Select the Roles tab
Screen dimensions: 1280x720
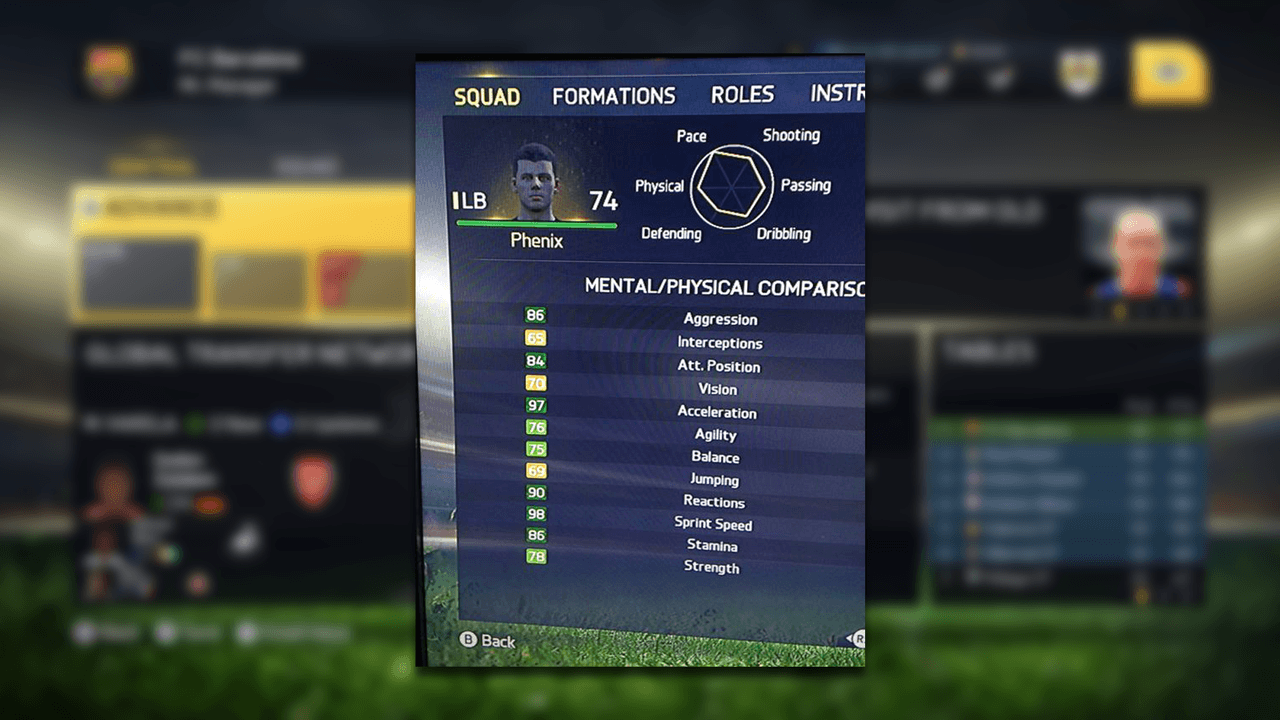click(x=742, y=95)
